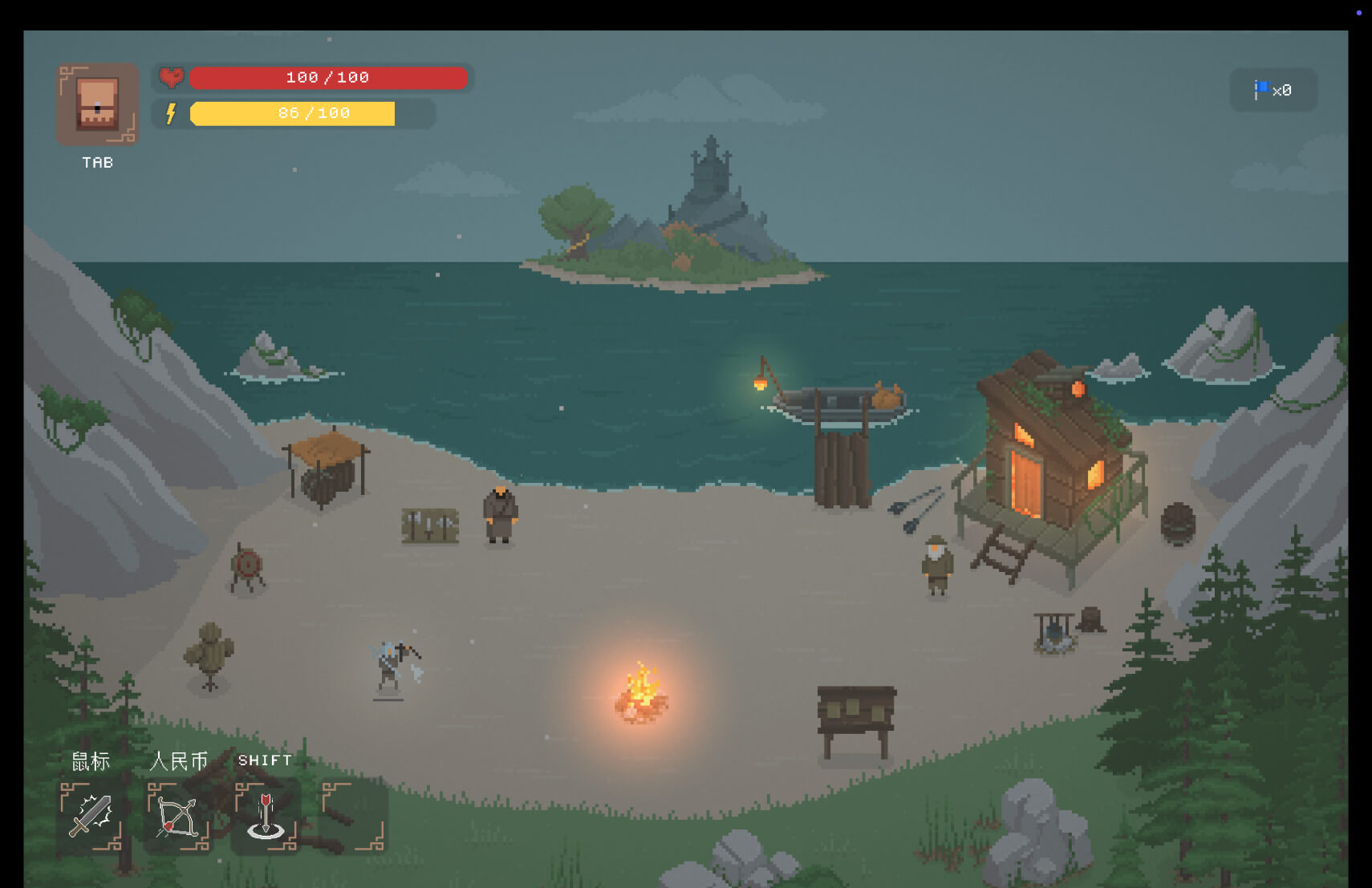This screenshot has width=1372, height=888.
Task: Click the heart icon beside the health bar
Action: click(170, 77)
